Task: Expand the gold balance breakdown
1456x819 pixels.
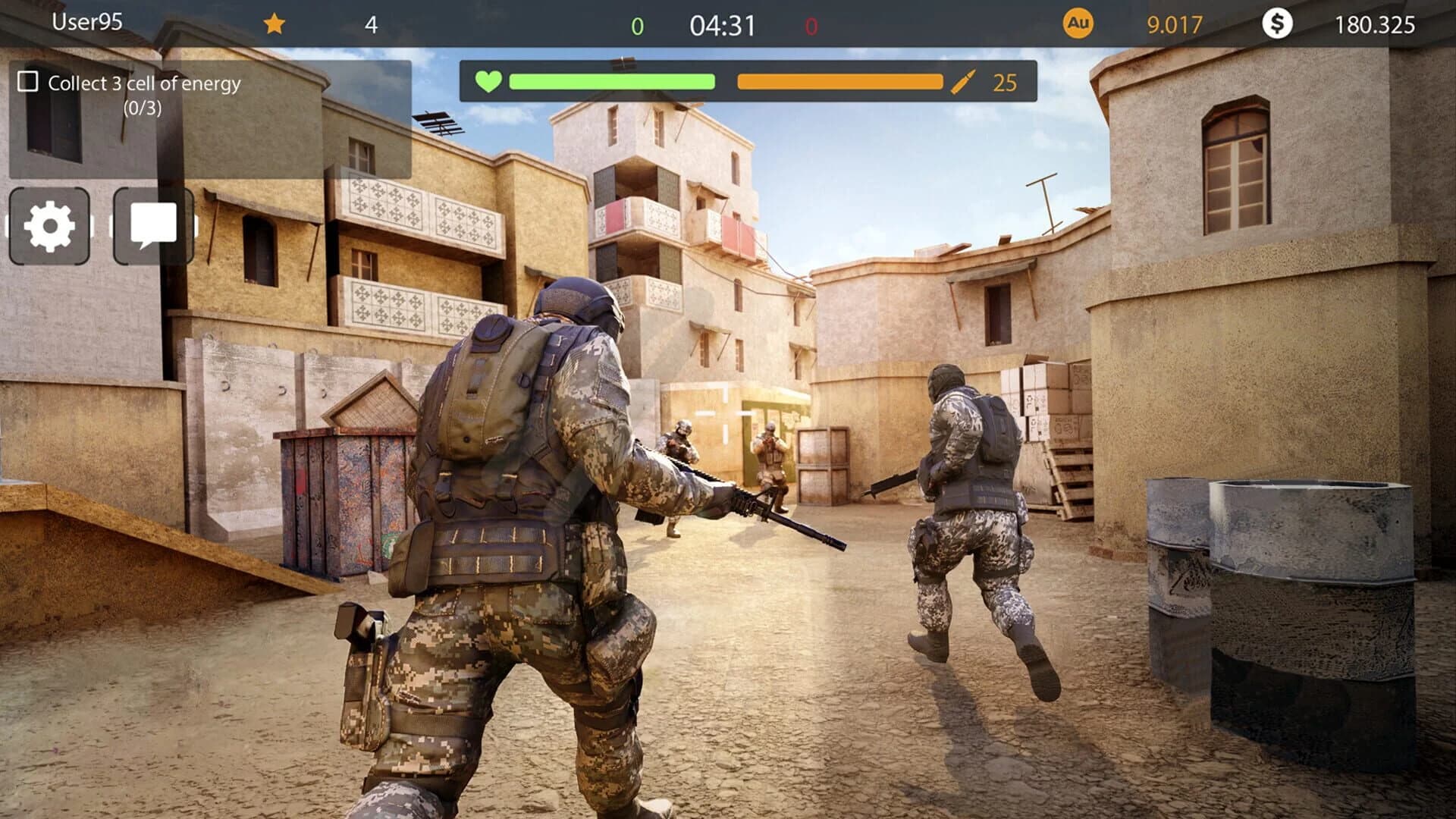Action: tap(1175, 24)
